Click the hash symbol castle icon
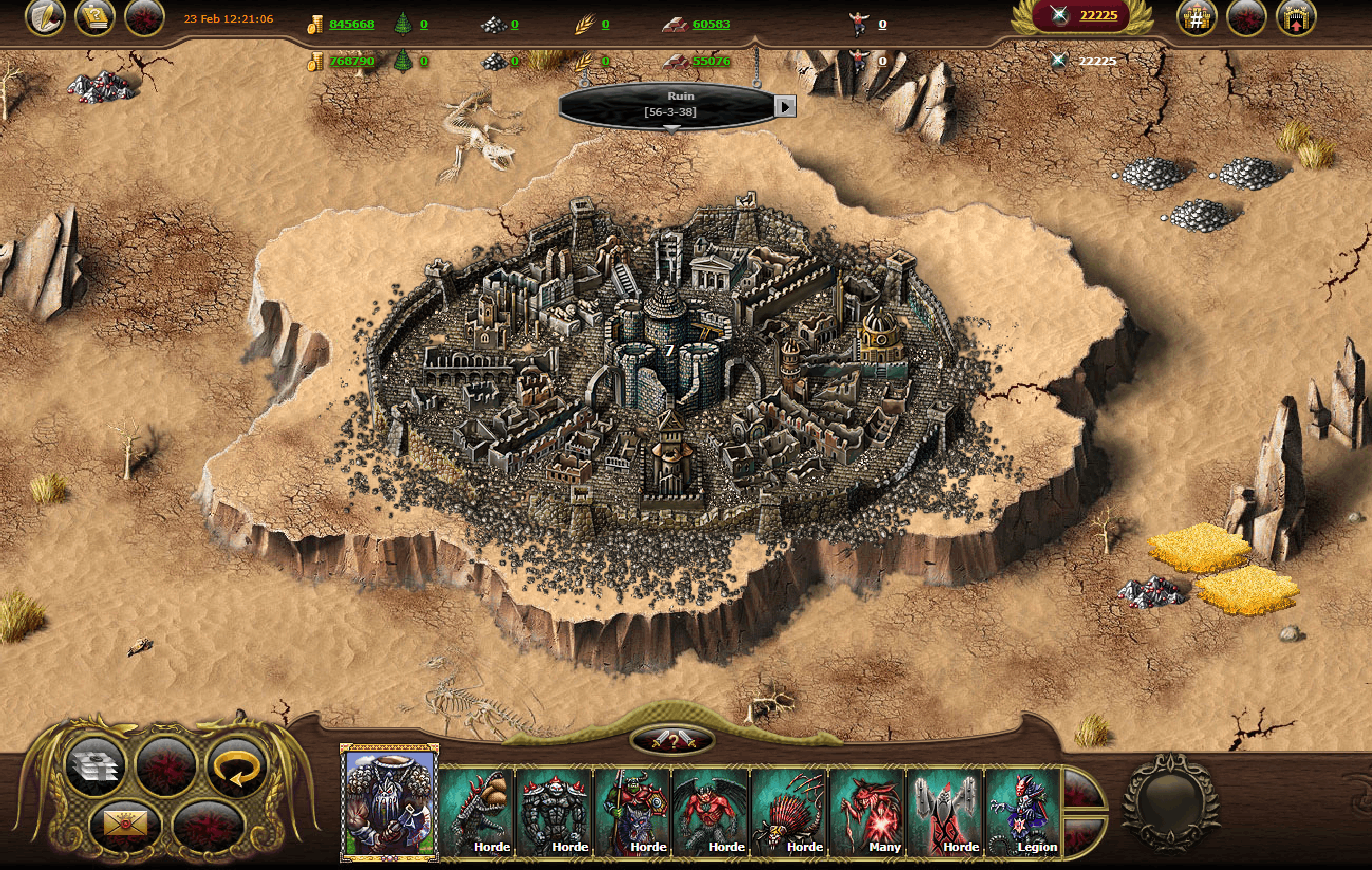Screen dimensions: 1372x870 pyautogui.click(x=1196, y=18)
